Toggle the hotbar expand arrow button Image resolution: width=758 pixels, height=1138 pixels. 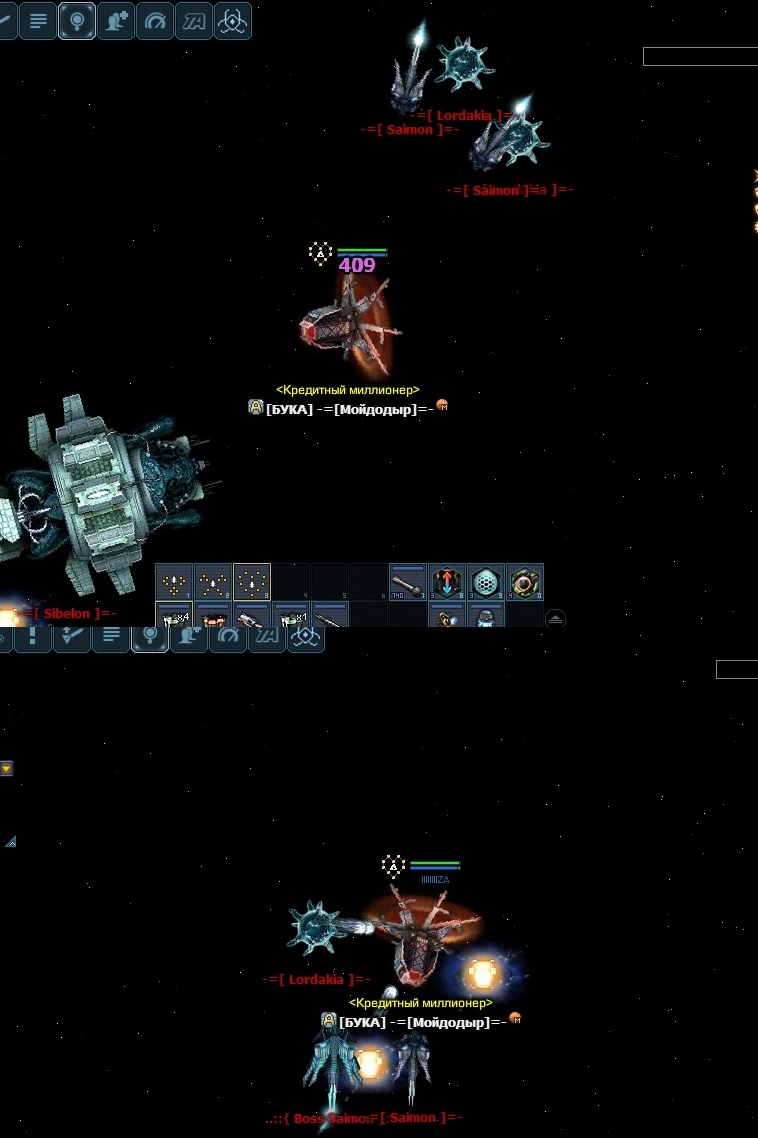tap(555, 618)
